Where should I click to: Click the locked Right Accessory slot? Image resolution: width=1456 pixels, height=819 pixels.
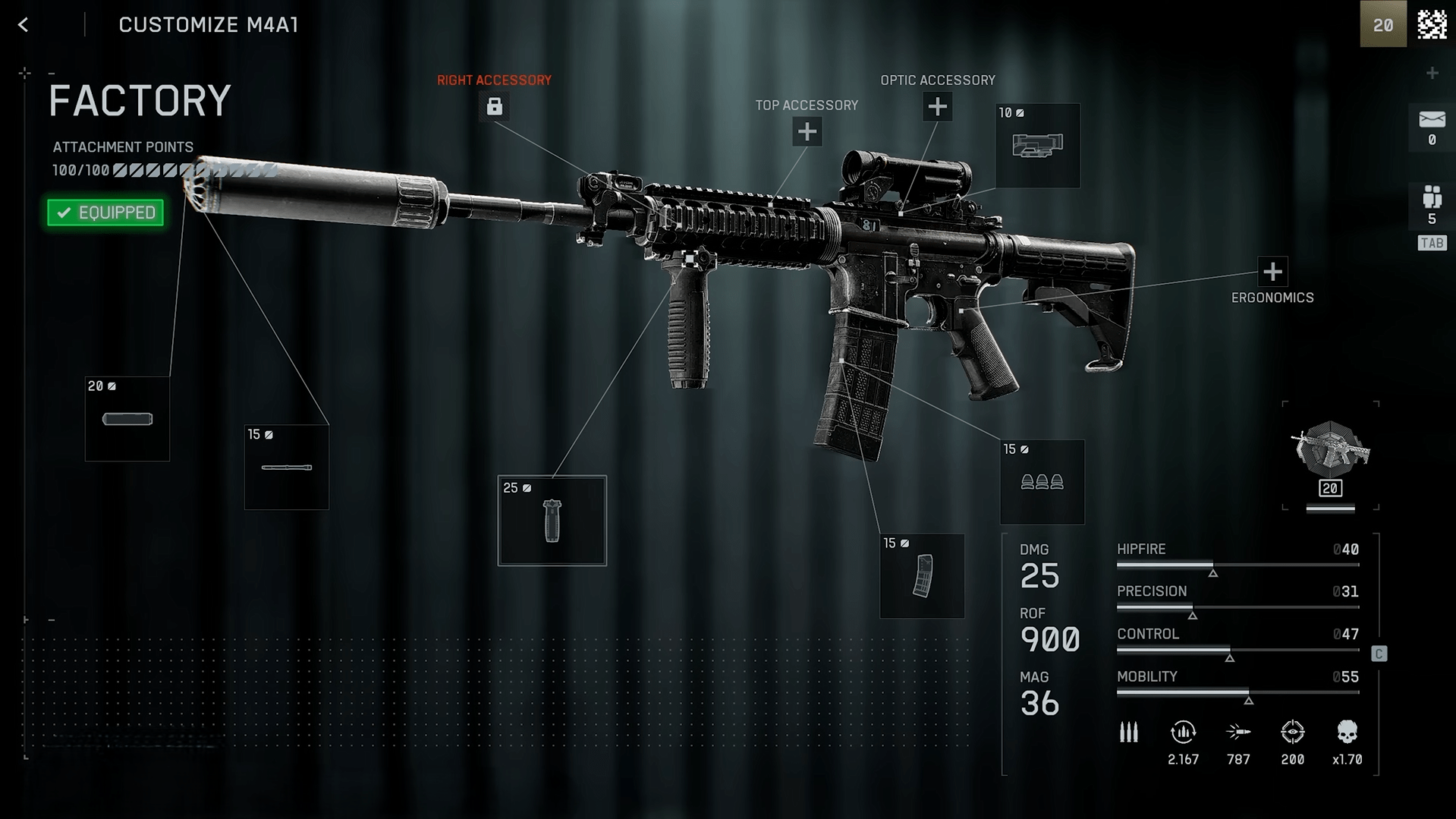[494, 106]
